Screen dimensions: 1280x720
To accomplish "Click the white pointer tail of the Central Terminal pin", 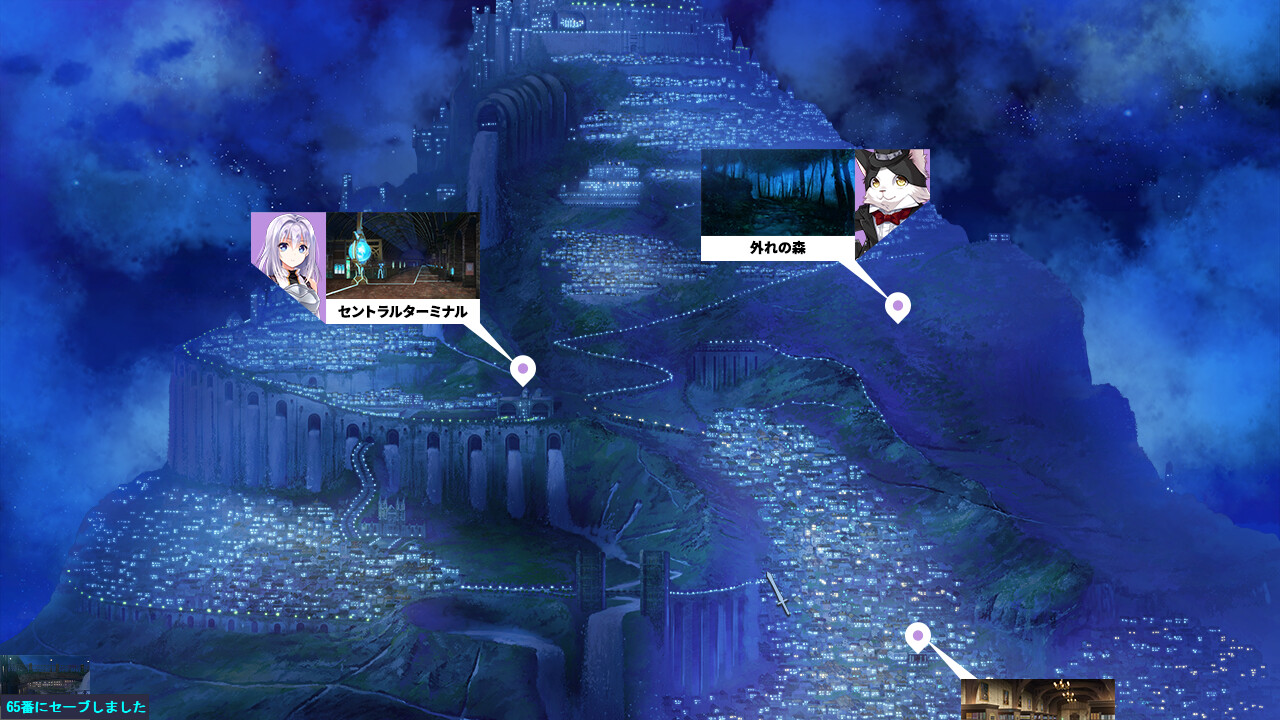I will pyautogui.click(x=495, y=338).
